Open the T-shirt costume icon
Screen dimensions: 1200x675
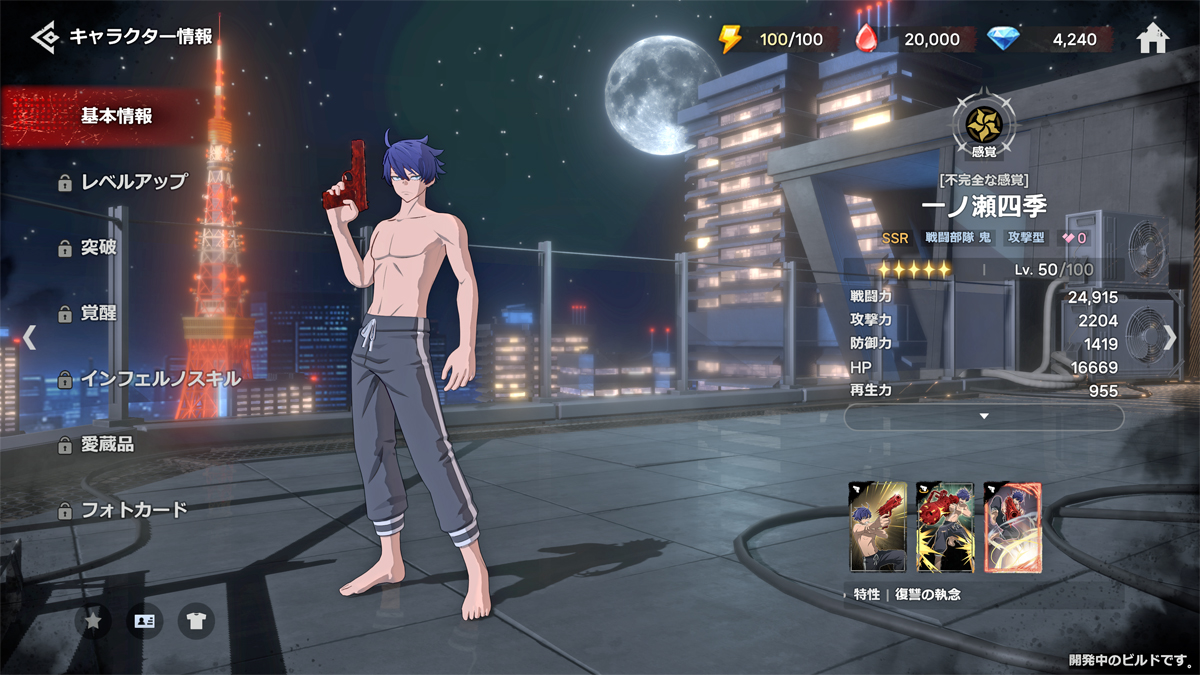coord(196,621)
